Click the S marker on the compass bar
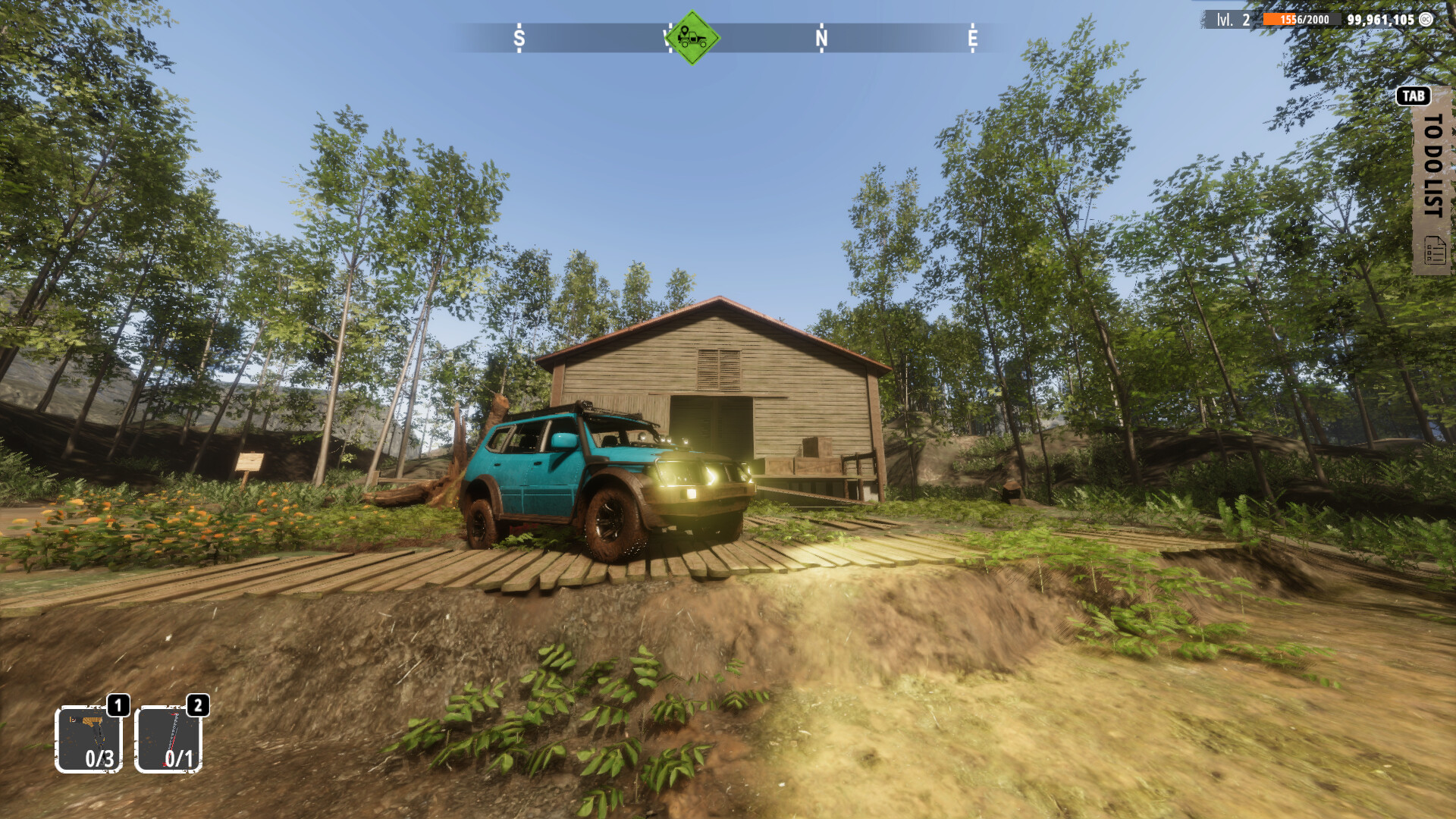The height and width of the screenshot is (819, 1456). [519, 36]
